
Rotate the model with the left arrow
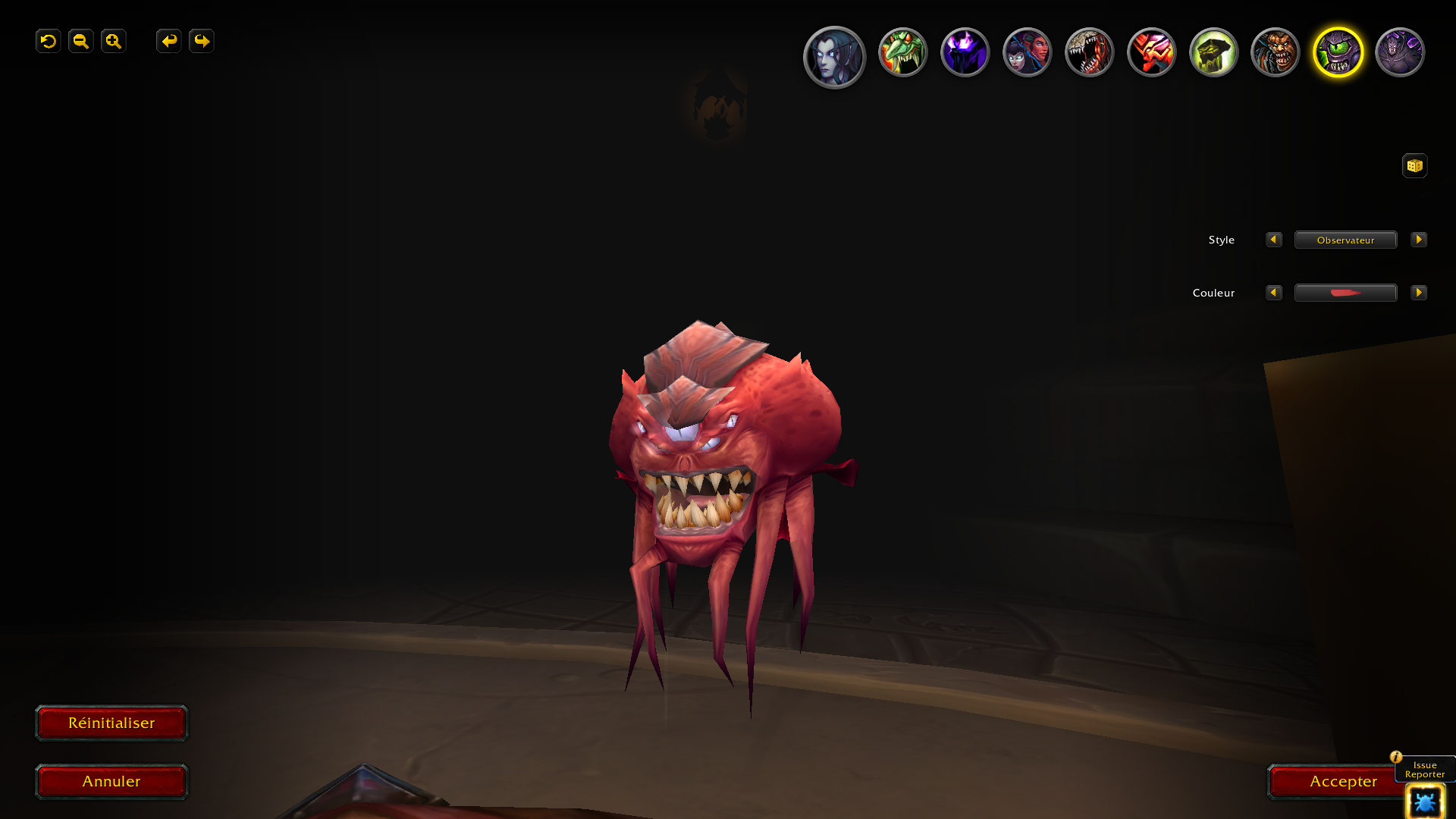tap(169, 41)
